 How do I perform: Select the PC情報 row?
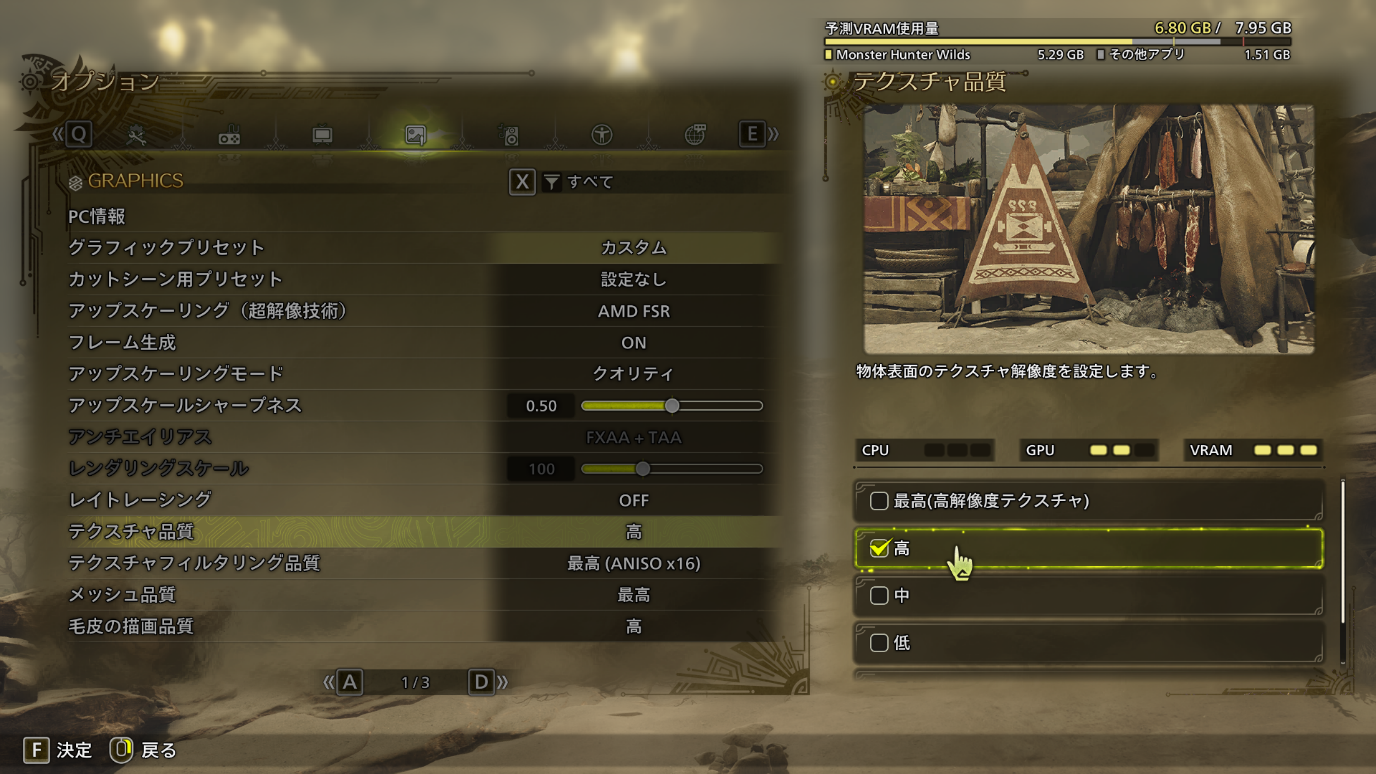pos(97,217)
